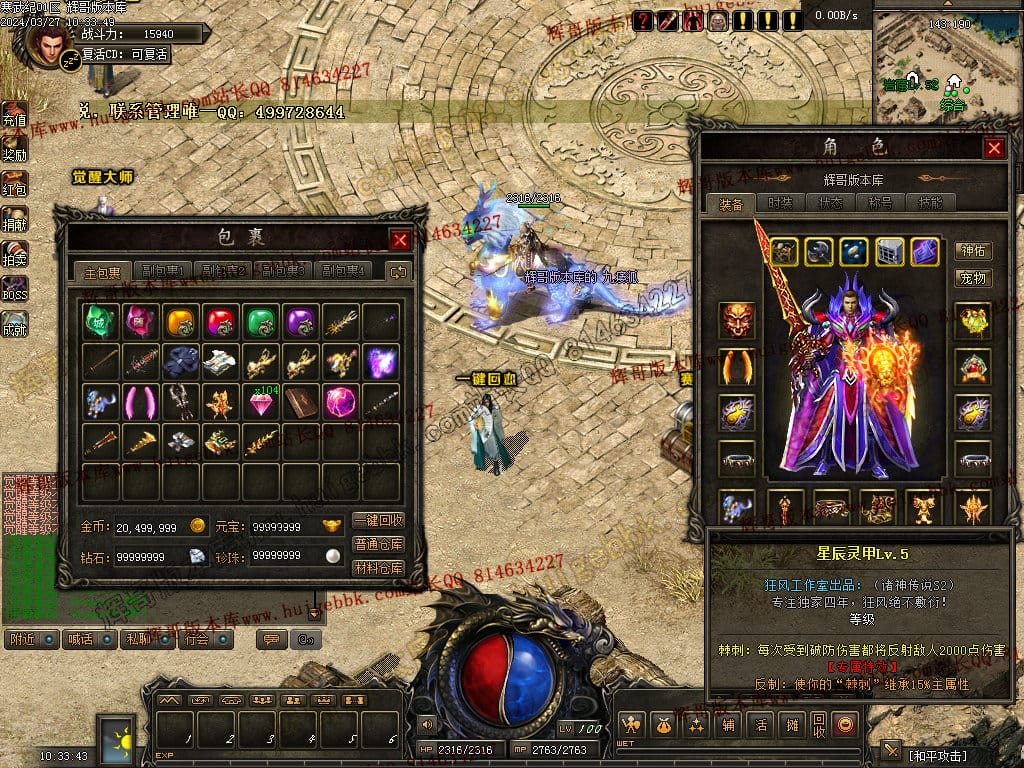Show the 称号 titles tab
Image resolution: width=1024 pixels, height=768 pixels.
pyautogui.click(x=880, y=203)
